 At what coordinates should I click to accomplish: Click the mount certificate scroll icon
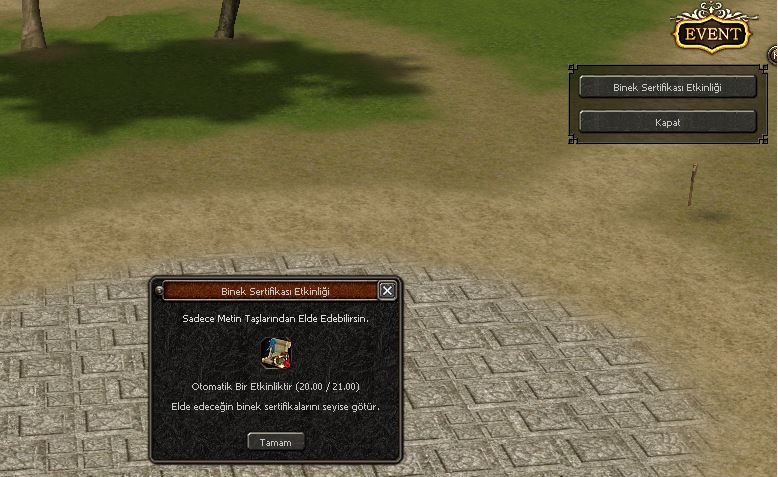(275, 352)
